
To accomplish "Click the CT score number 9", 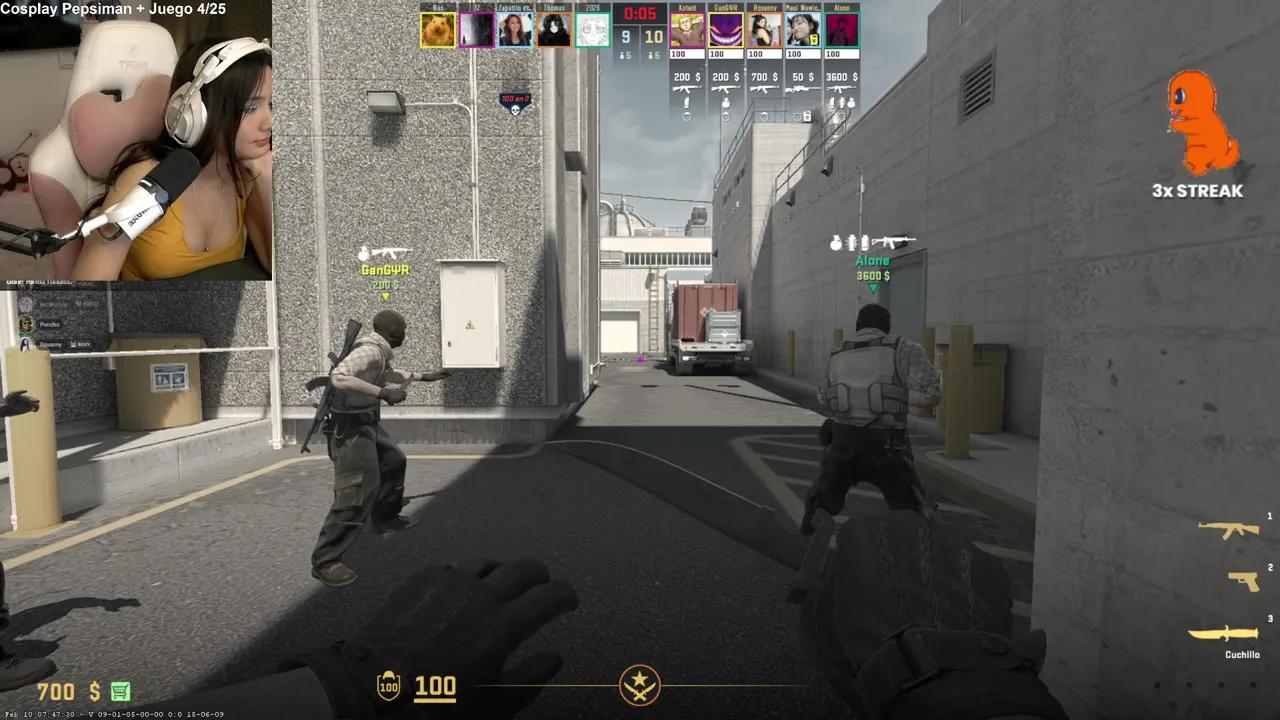I will 625,34.
